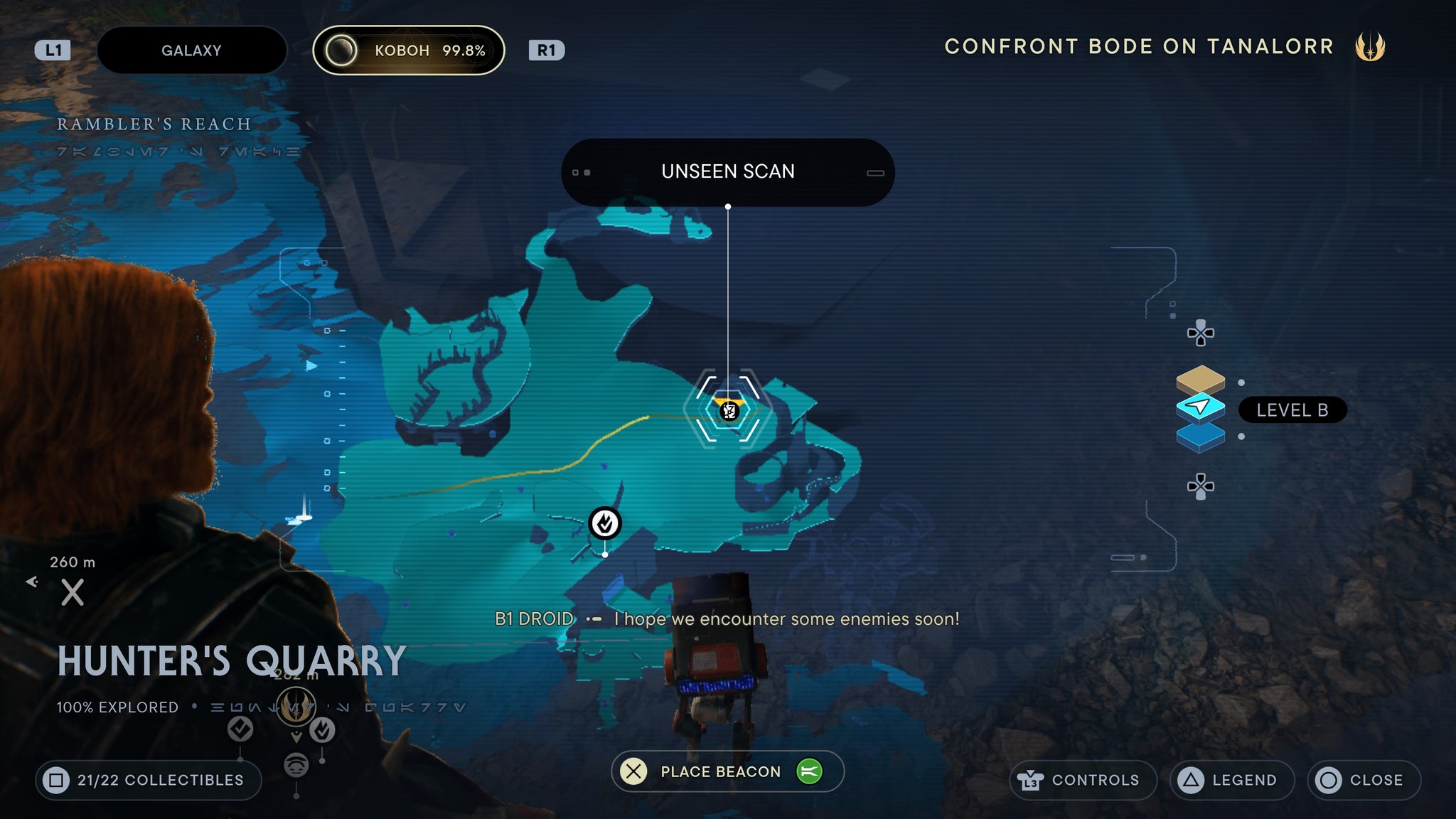Select the Koboh 99.8% planet tab
This screenshot has width=1456, height=819.
409,50
